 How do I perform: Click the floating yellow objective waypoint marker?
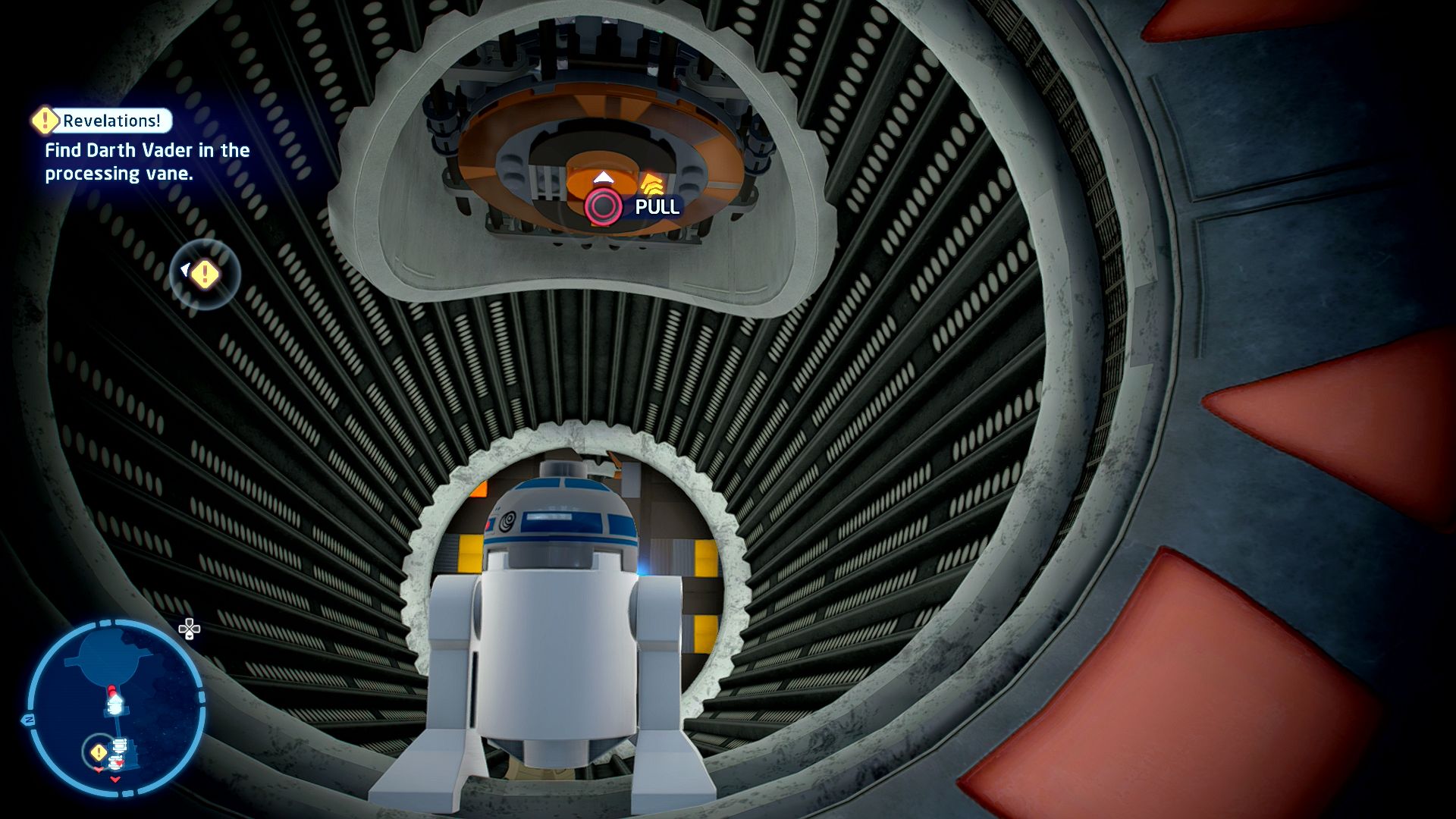204,275
